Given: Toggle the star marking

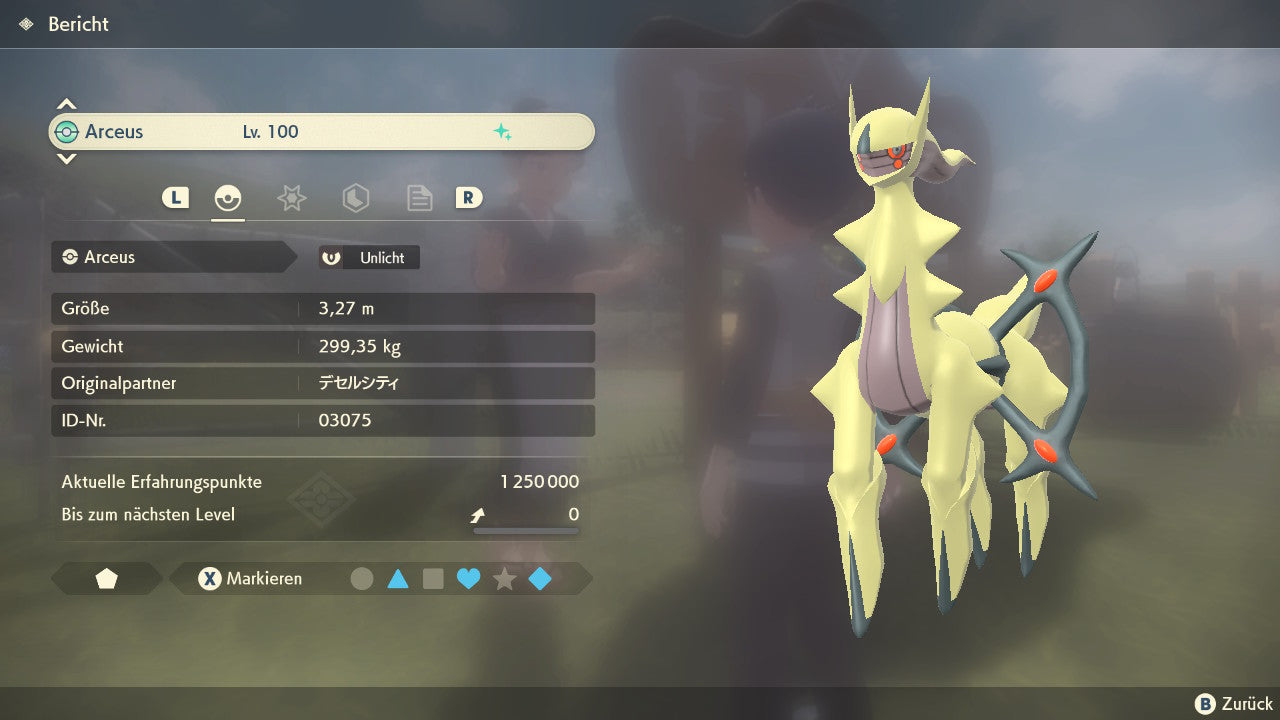Looking at the screenshot, I should pyautogui.click(x=504, y=579).
